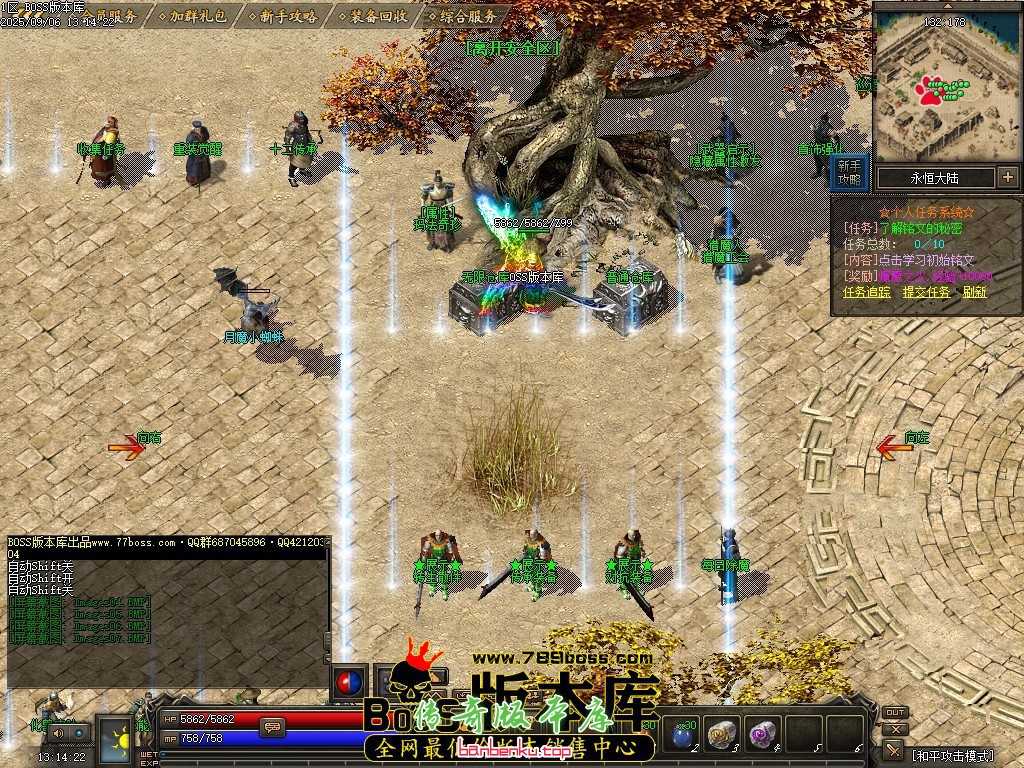Open the 会员服务 member services menu
This screenshot has width=1024, height=768.
point(109,16)
